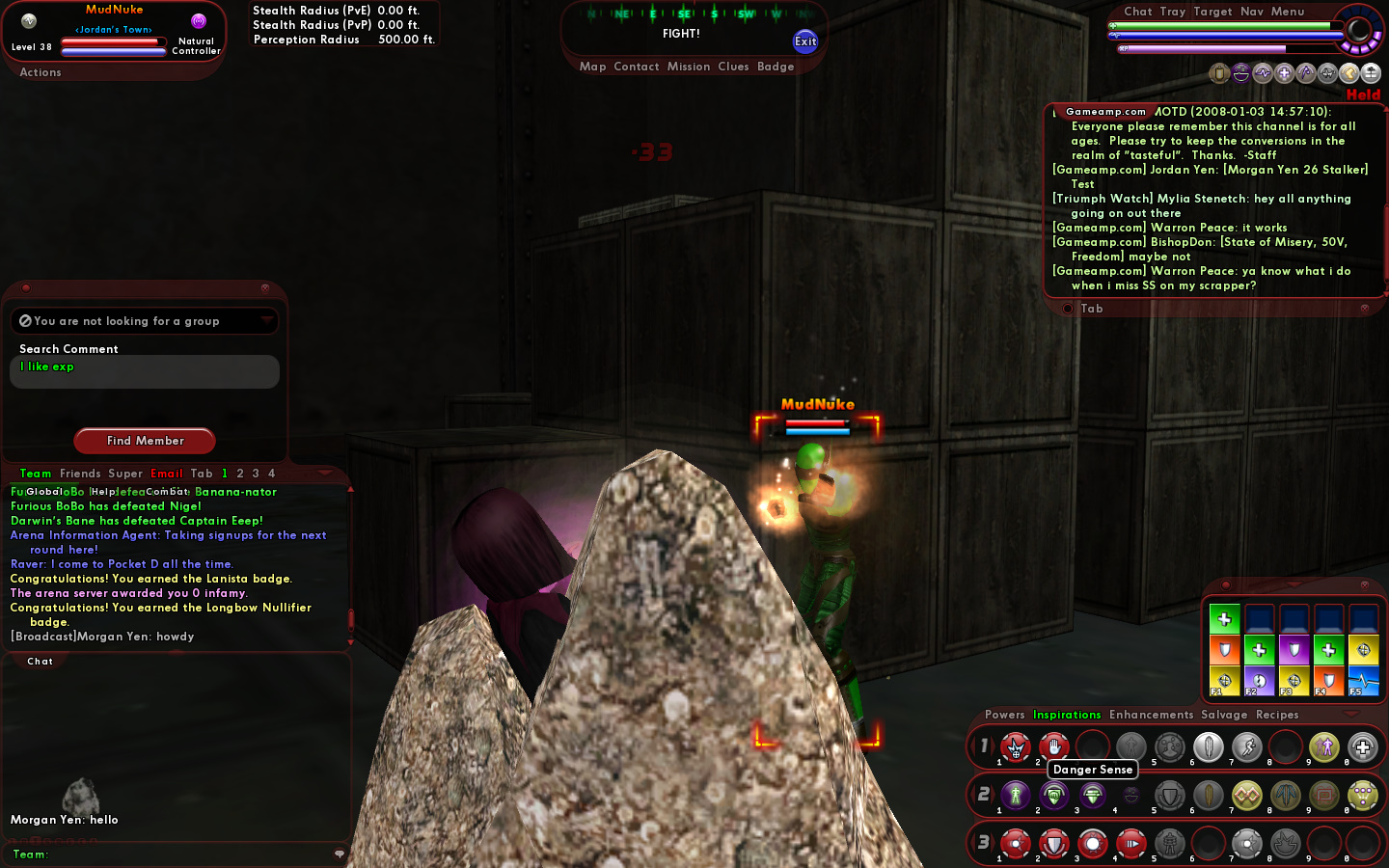
Task: Open the Recipes panel
Action: pos(1277,715)
